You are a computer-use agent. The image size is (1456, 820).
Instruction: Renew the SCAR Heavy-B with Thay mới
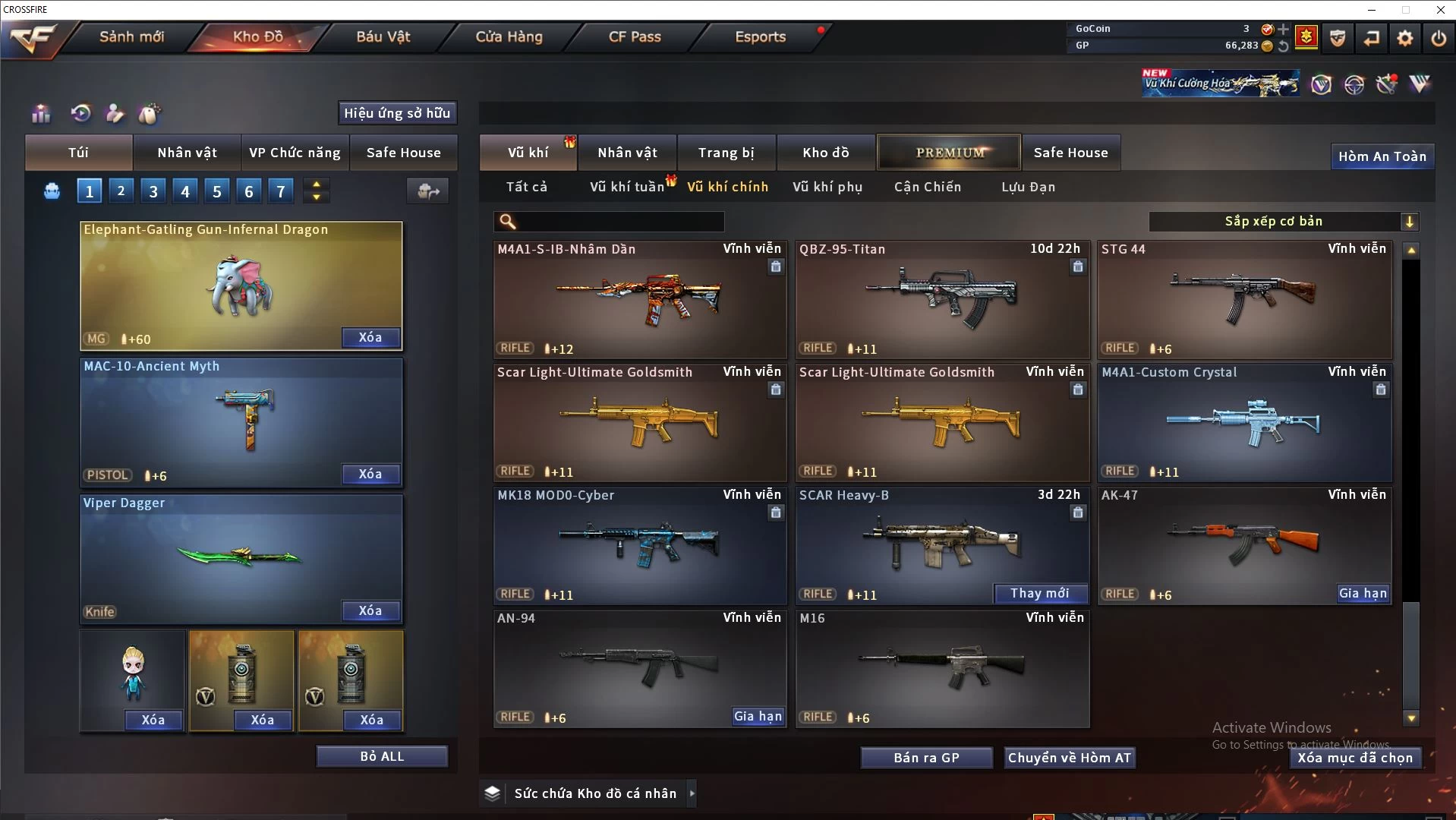[x=1039, y=594]
